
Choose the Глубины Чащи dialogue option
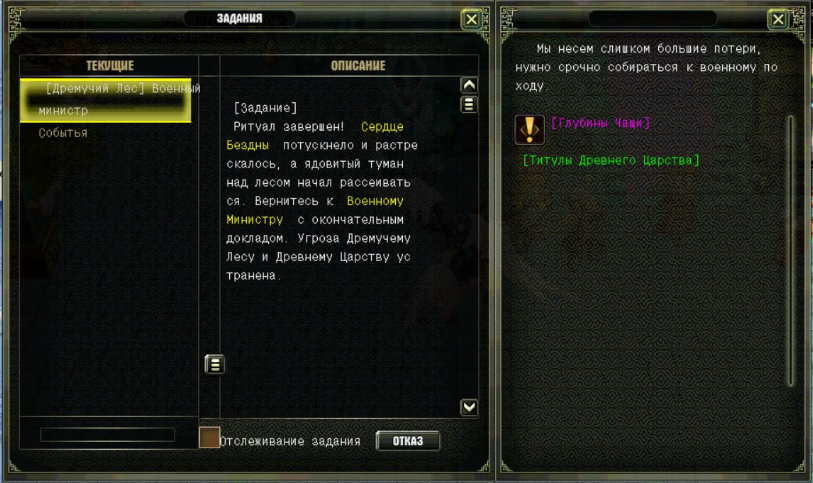tap(600, 123)
